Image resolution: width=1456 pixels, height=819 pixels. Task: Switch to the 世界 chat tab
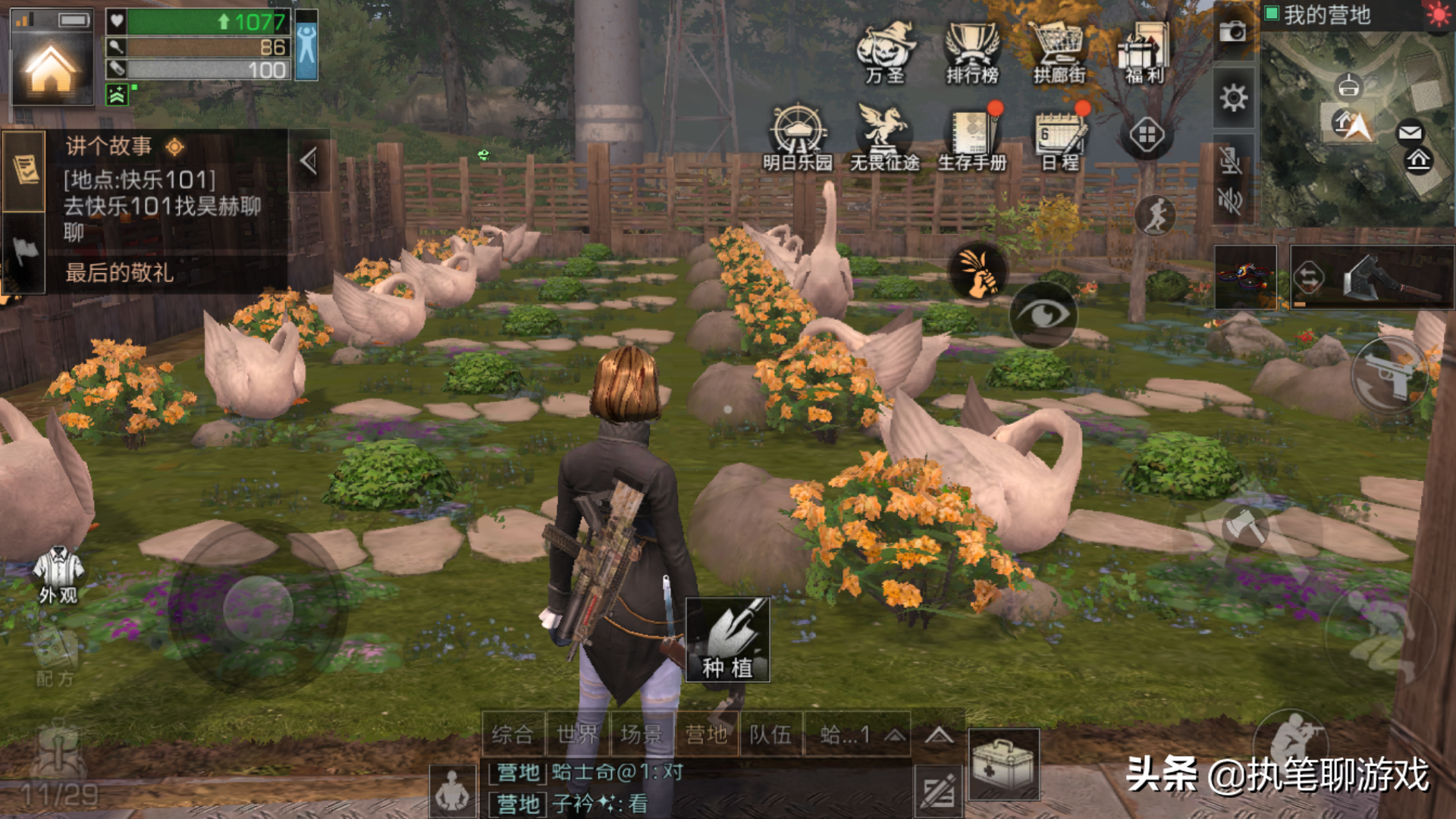[577, 734]
